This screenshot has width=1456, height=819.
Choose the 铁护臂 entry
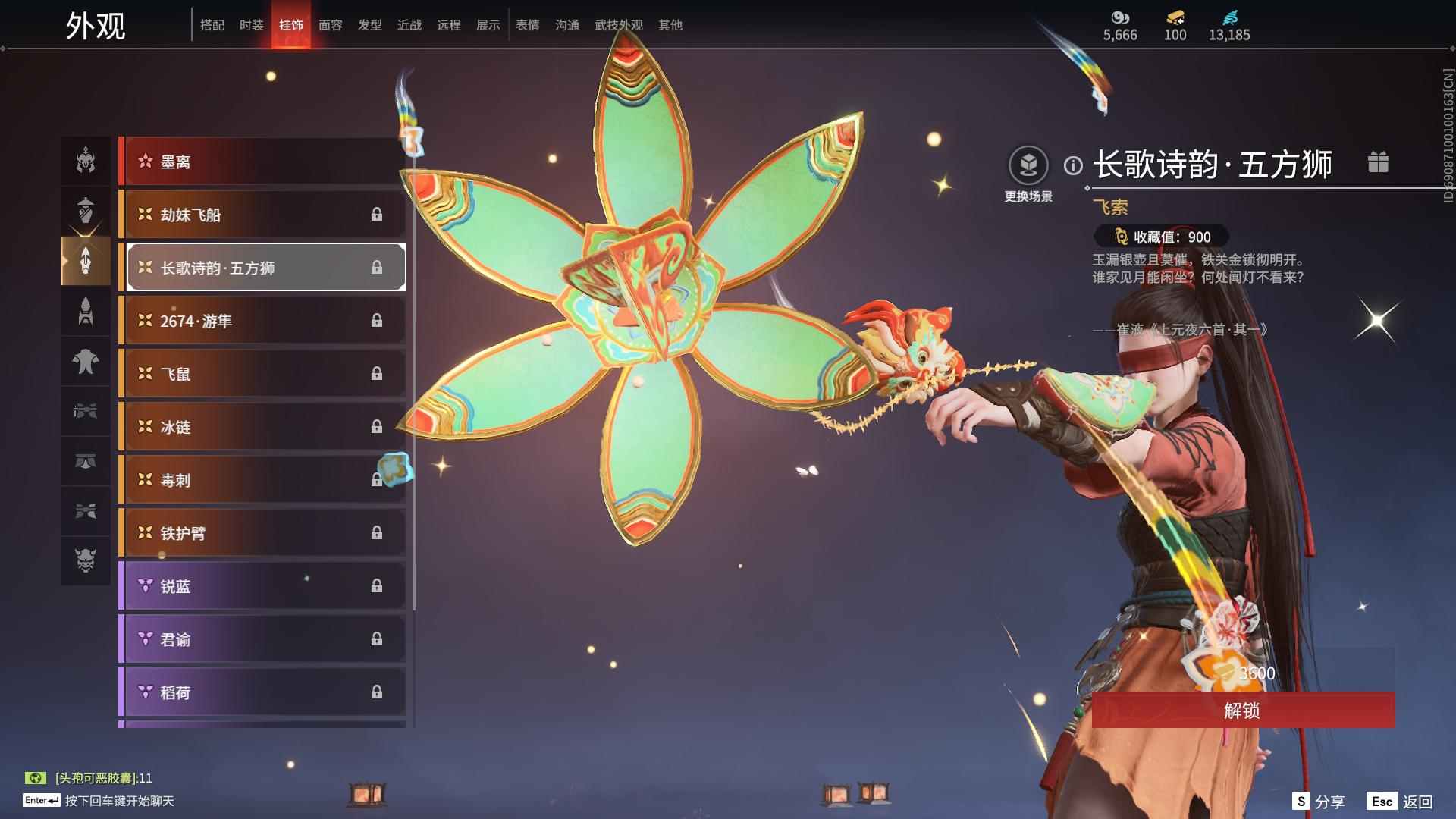point(262,533)
